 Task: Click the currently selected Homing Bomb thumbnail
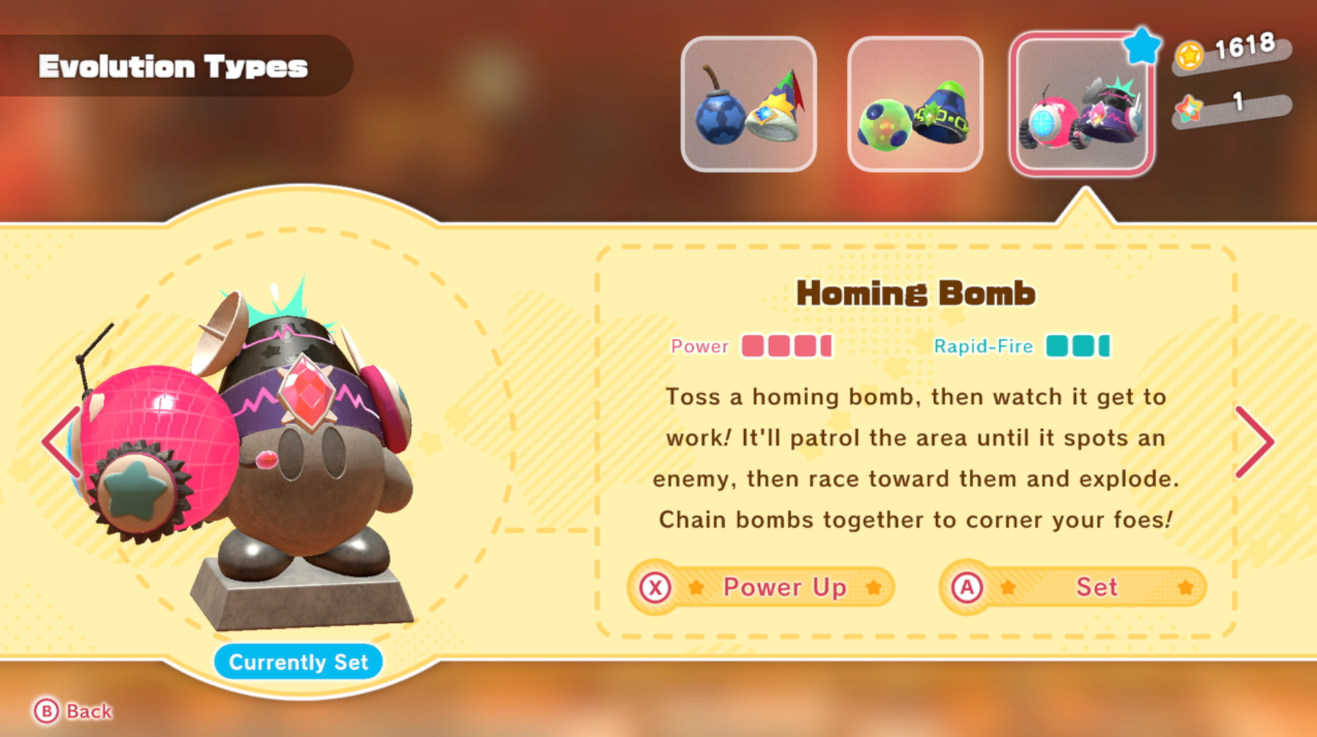[x=1081, y=103]
